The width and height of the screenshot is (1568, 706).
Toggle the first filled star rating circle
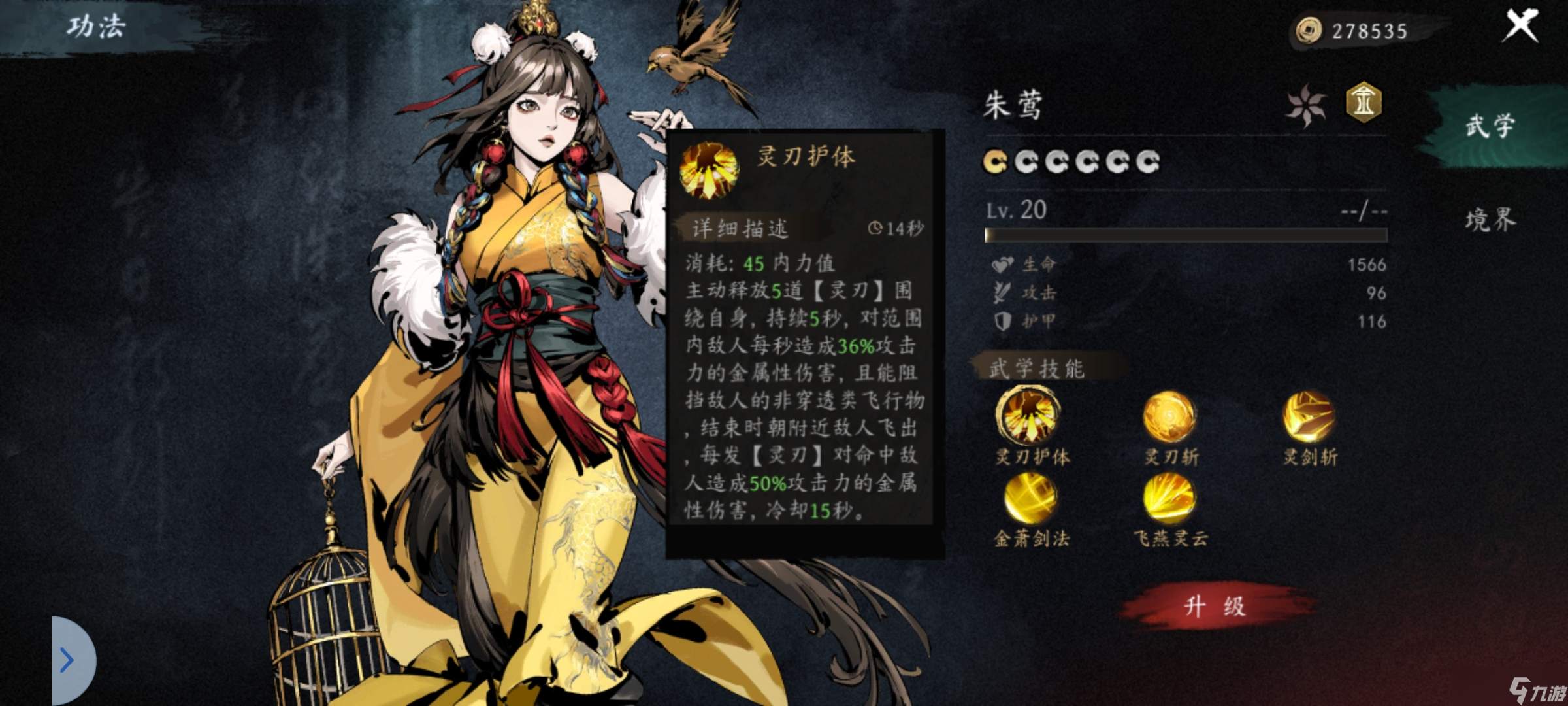point(995,163)
